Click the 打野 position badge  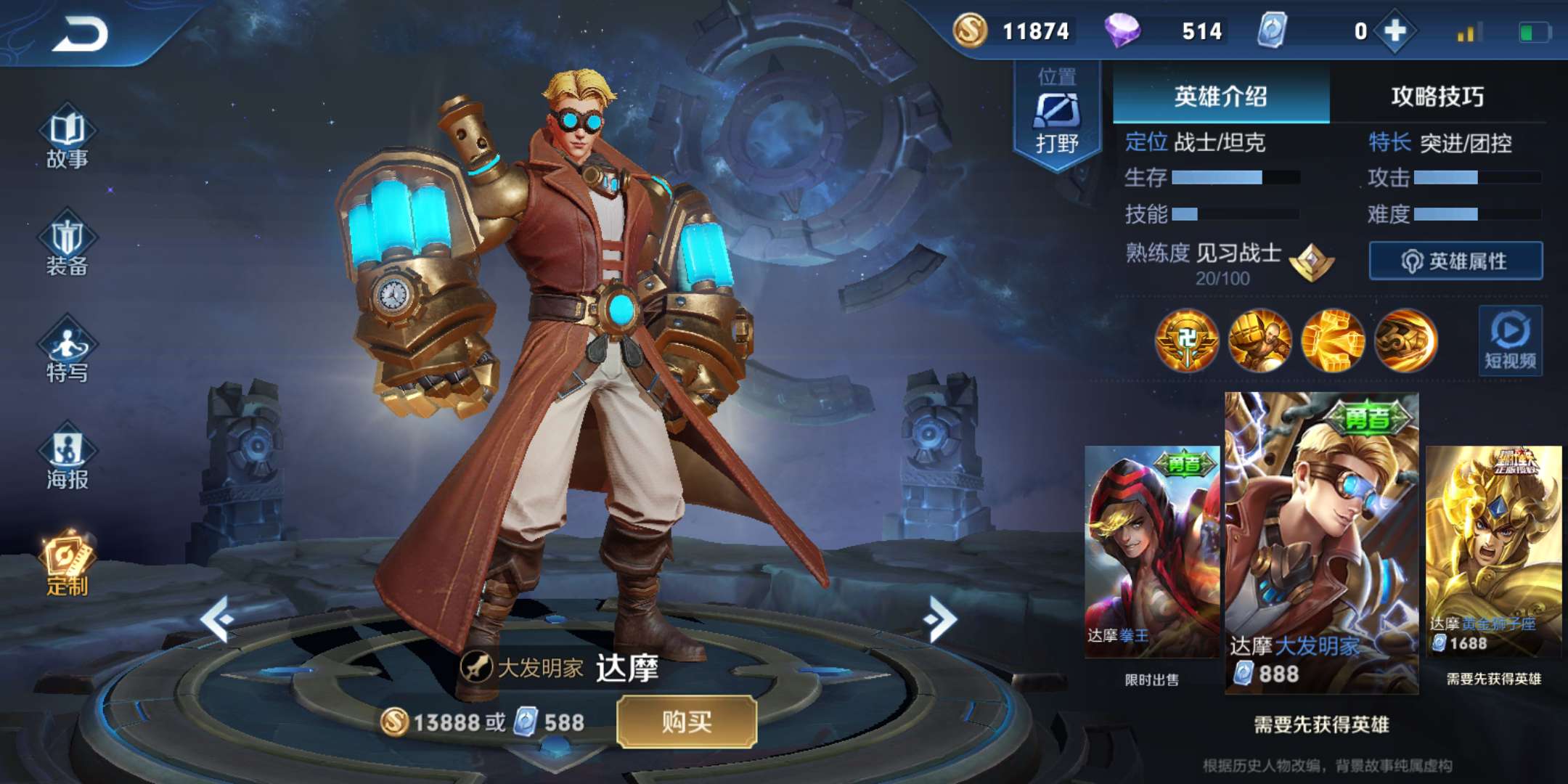point(1057,116)
